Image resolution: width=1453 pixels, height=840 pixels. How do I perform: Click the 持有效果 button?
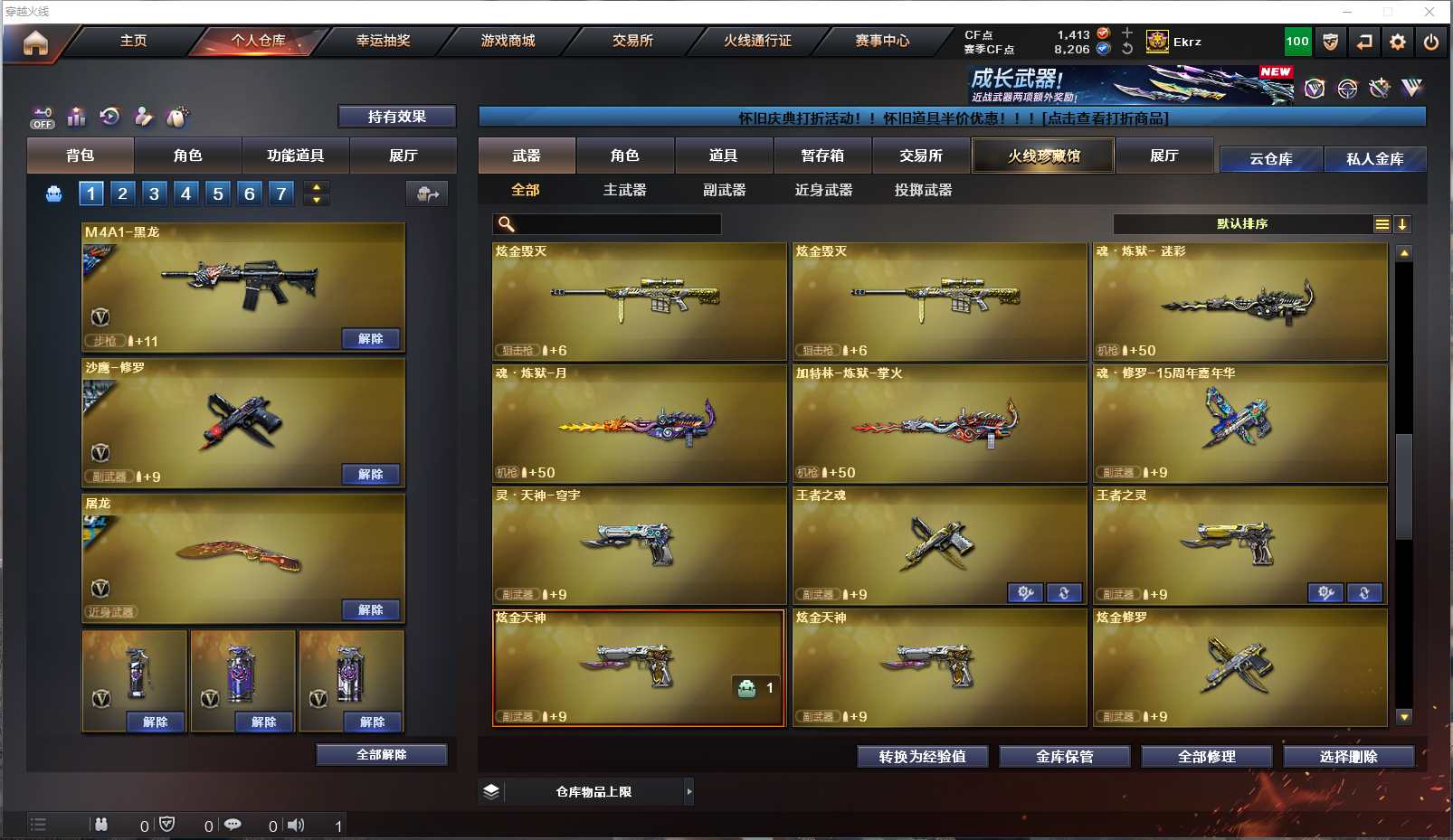click(396, 117)
